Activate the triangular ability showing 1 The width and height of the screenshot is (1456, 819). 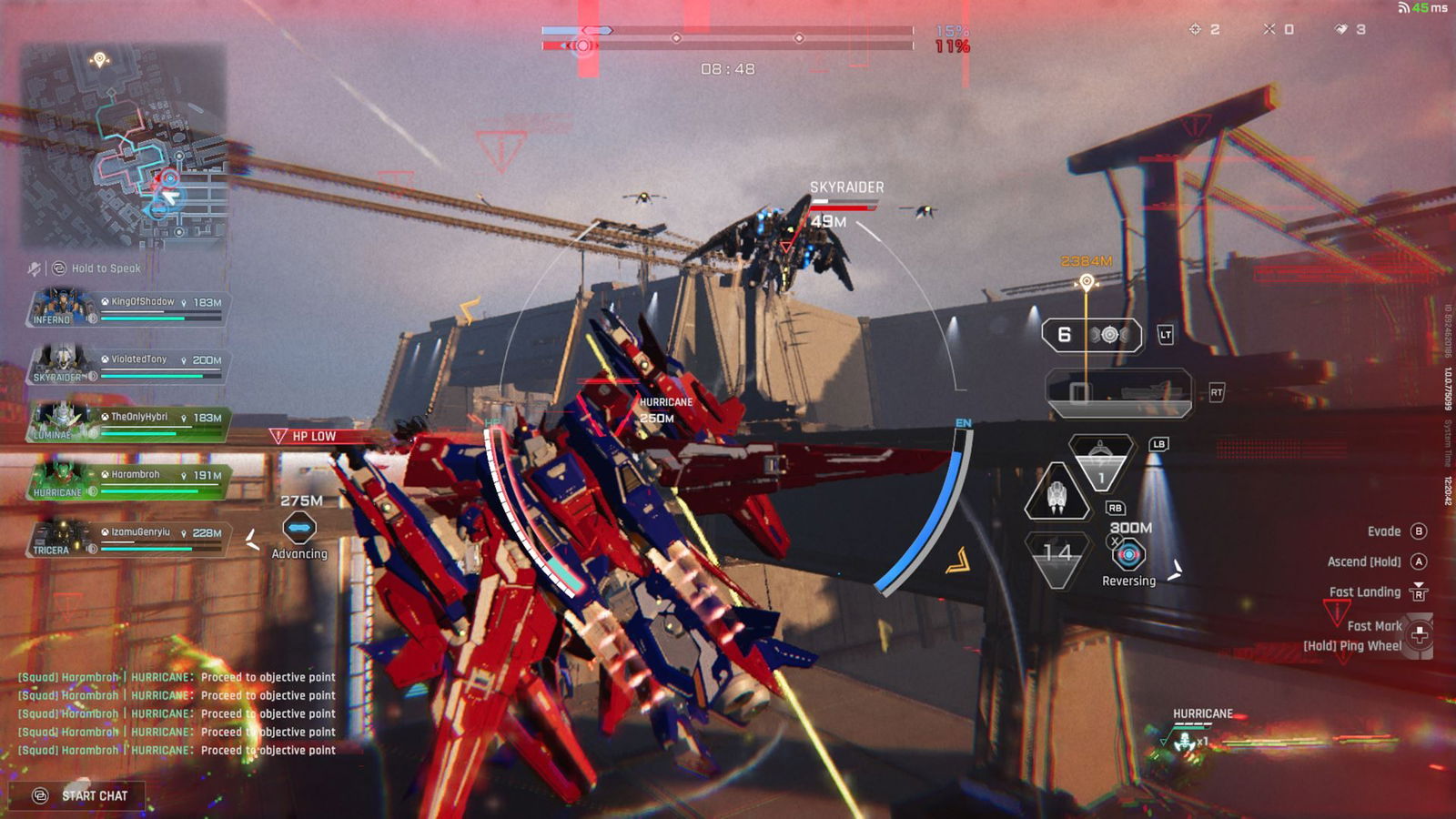pyautogui.click(x=1100, y=463)
